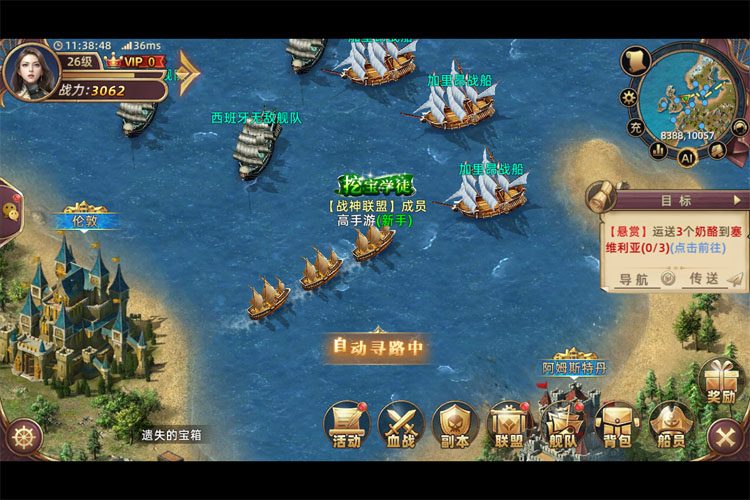Image resolution: width=750 pixels, height=500 pixels.
Task: Open the 充 recharge button beside minimap
Action: (636, 127)
